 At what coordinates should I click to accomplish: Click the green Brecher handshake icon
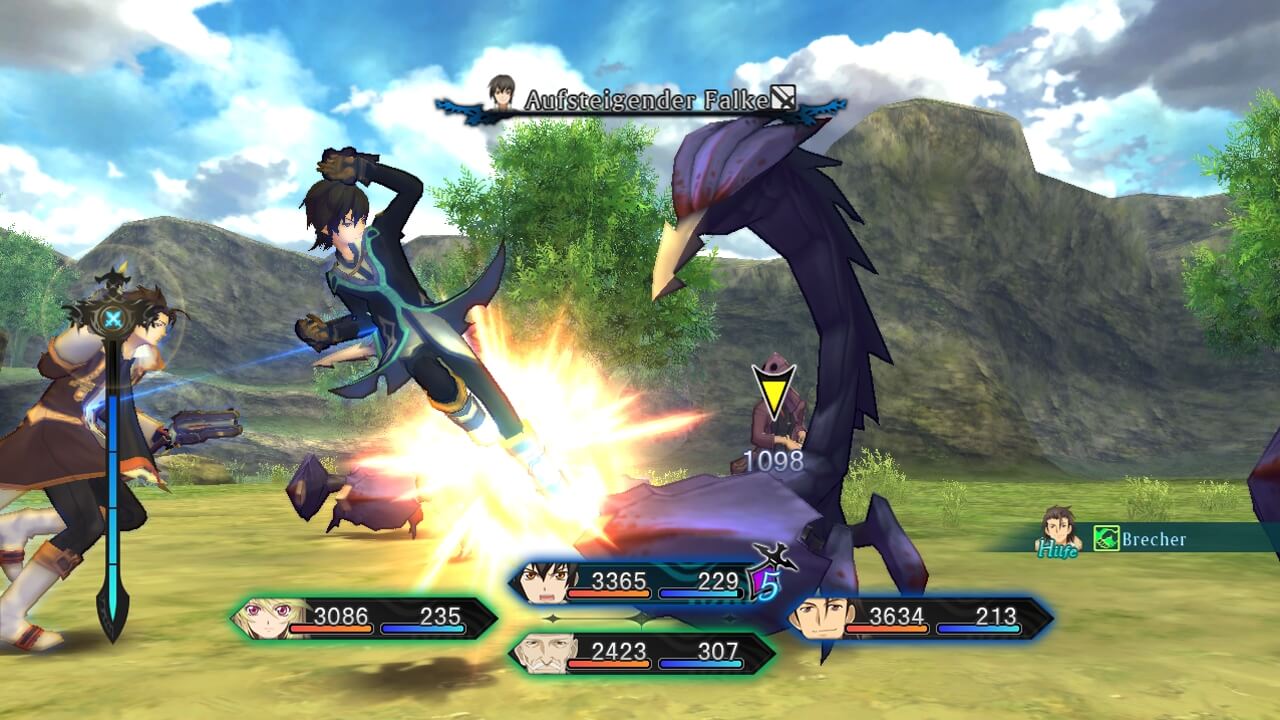pyautogui.click(x=1106, y=537)
